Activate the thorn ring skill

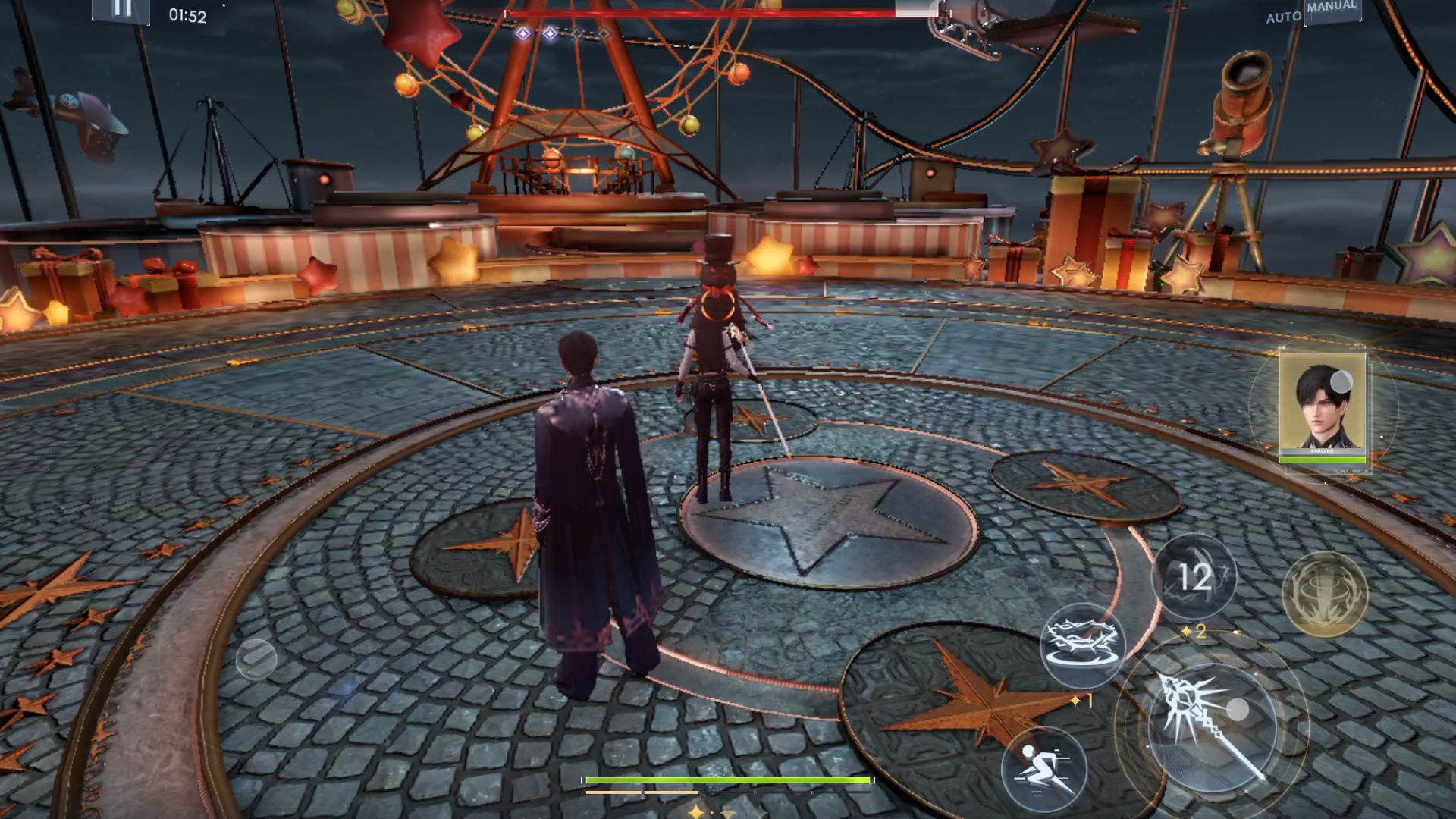tap(1082, 645)
